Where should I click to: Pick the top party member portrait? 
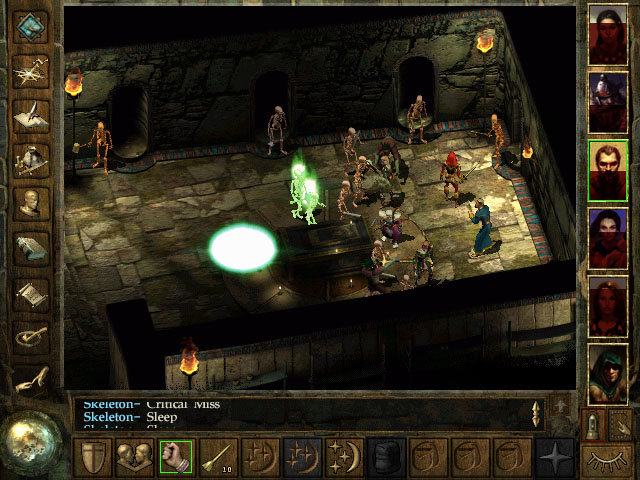coord(608,31)
